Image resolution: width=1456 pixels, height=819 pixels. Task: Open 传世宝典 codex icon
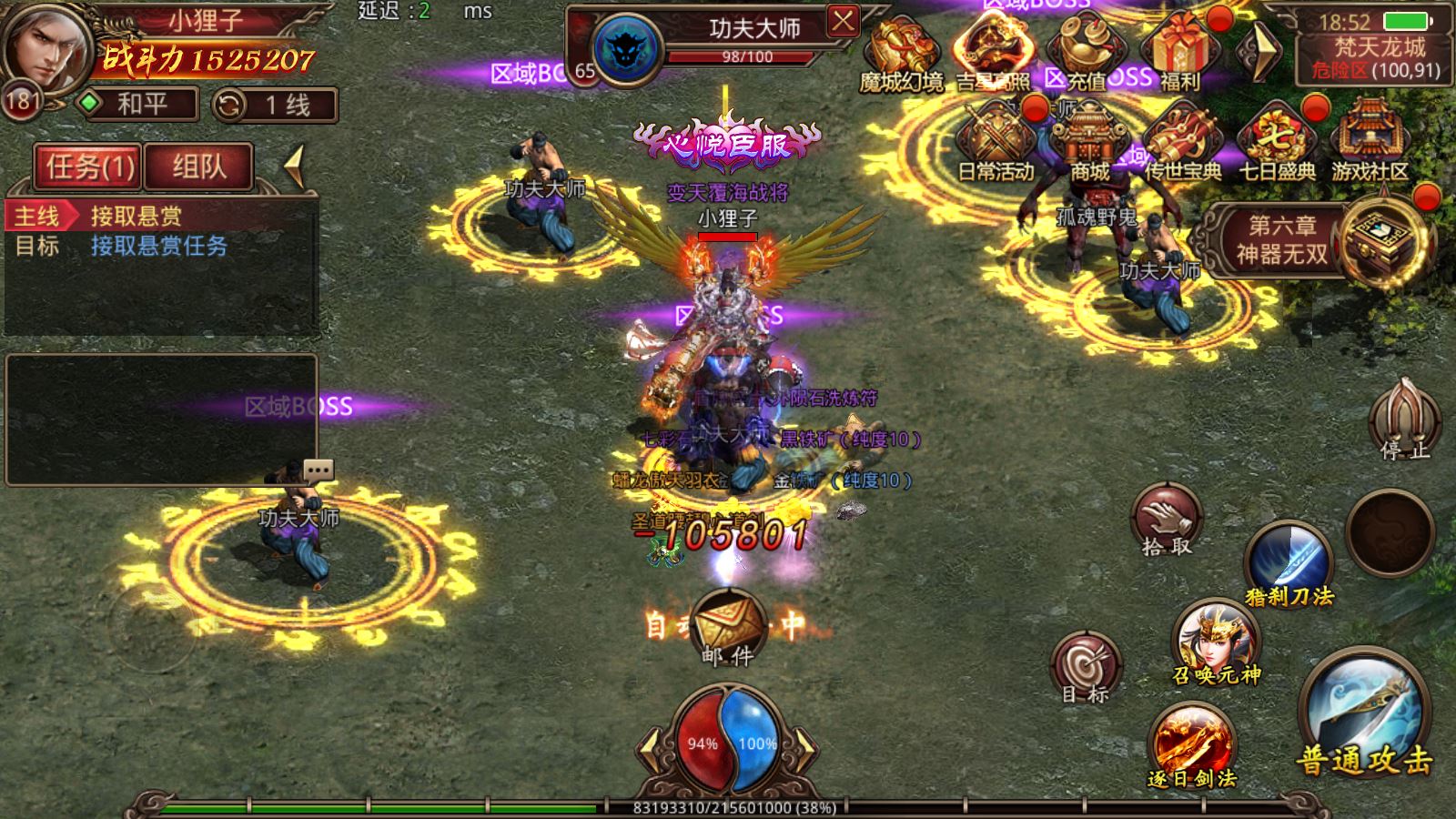(1182, 141)
